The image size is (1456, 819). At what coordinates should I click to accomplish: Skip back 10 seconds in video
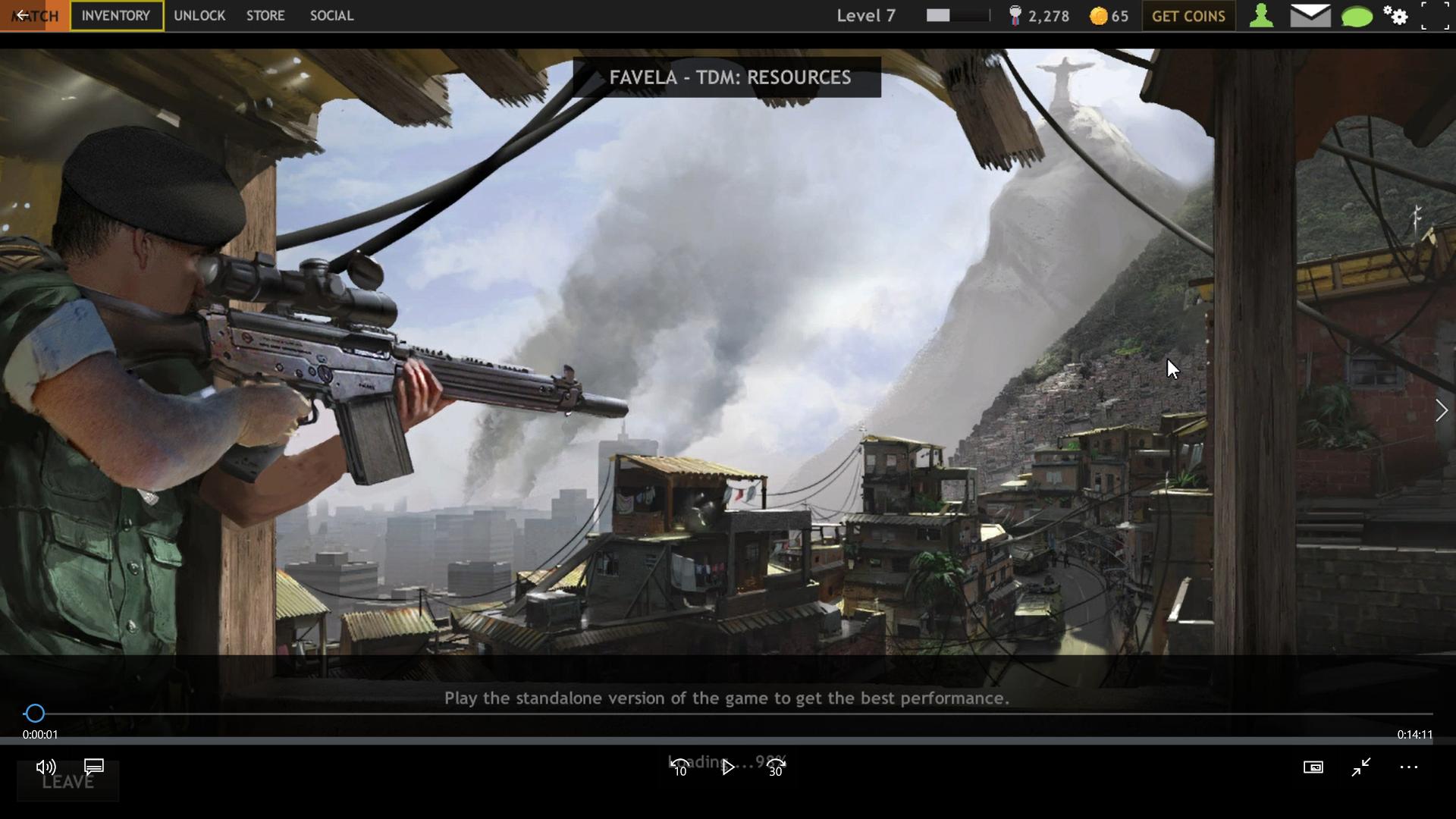tap(679, 767)
